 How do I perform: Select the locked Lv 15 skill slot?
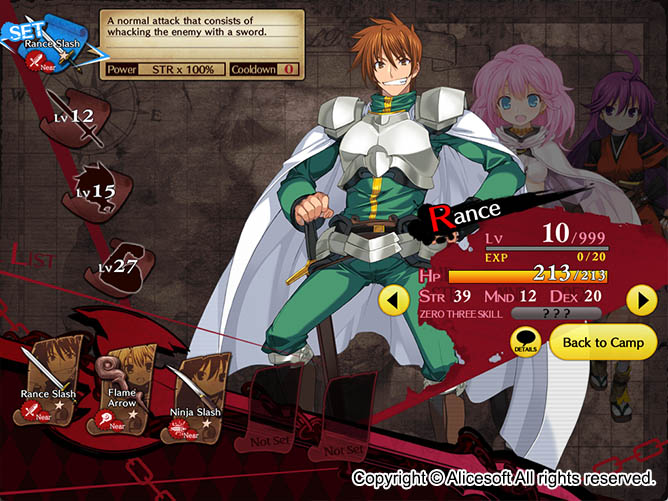[x=98, y=190]
